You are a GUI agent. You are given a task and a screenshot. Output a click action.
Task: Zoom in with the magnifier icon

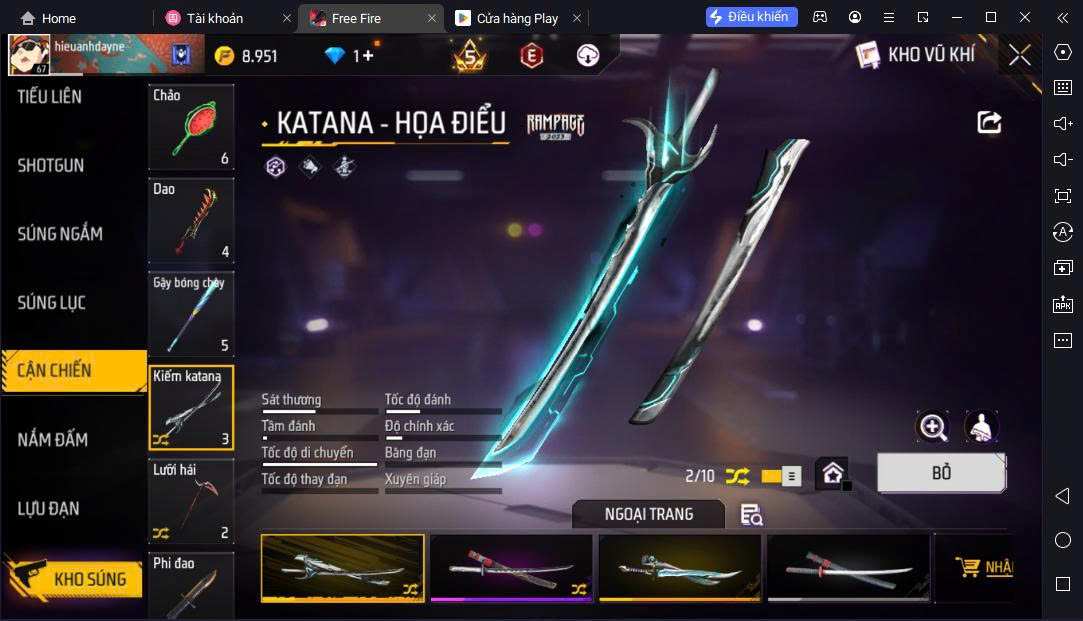[933, 427]
